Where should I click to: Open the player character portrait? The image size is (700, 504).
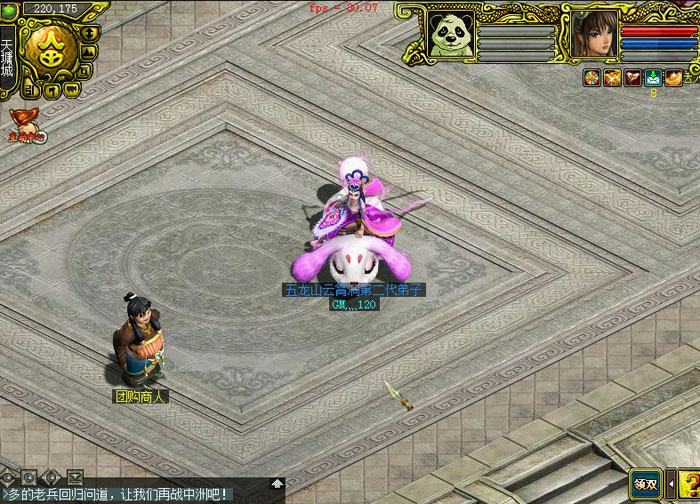coord(592,34)
